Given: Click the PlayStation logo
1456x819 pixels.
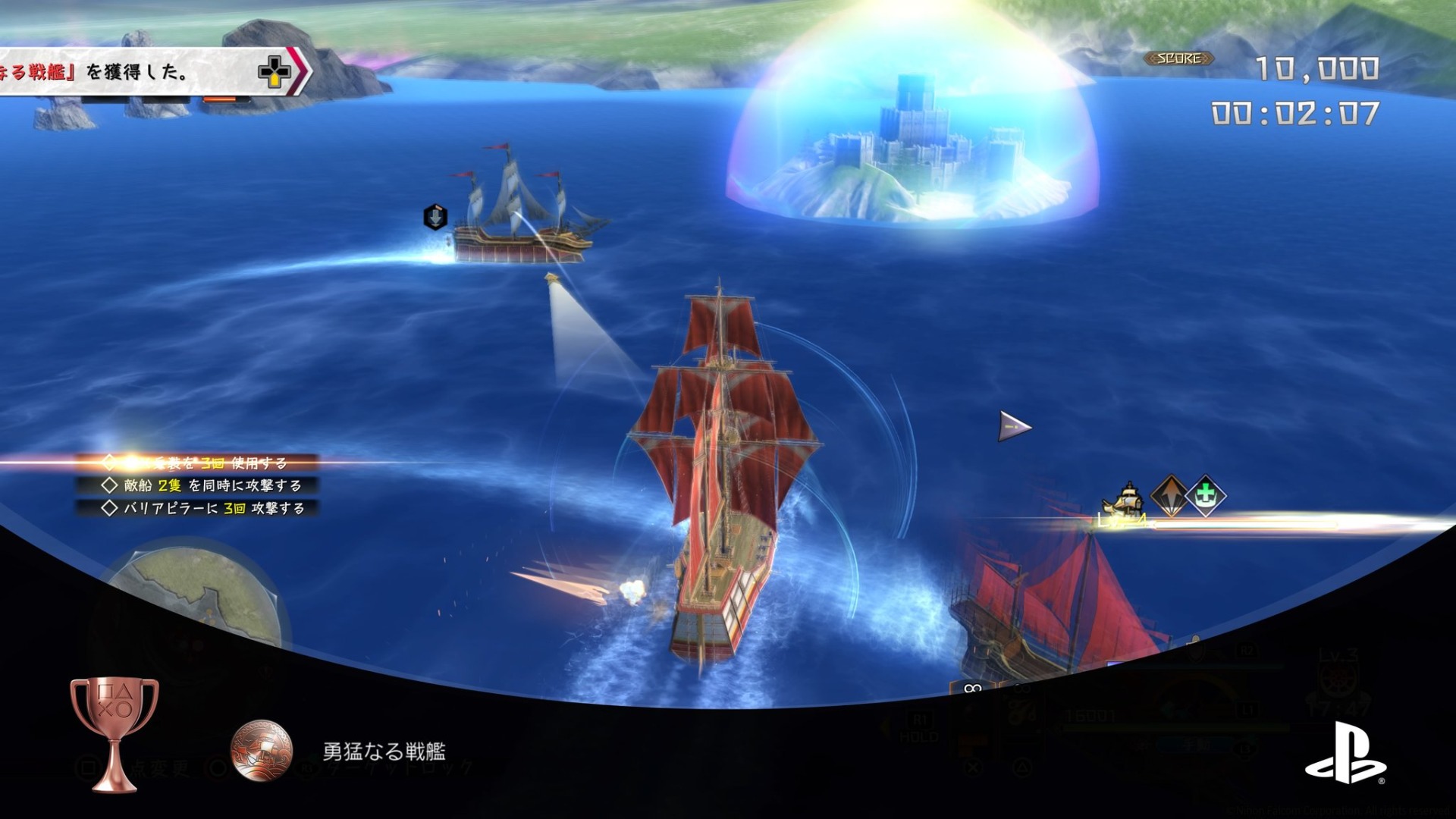Looking at the screenshot, I should 1345,753.
